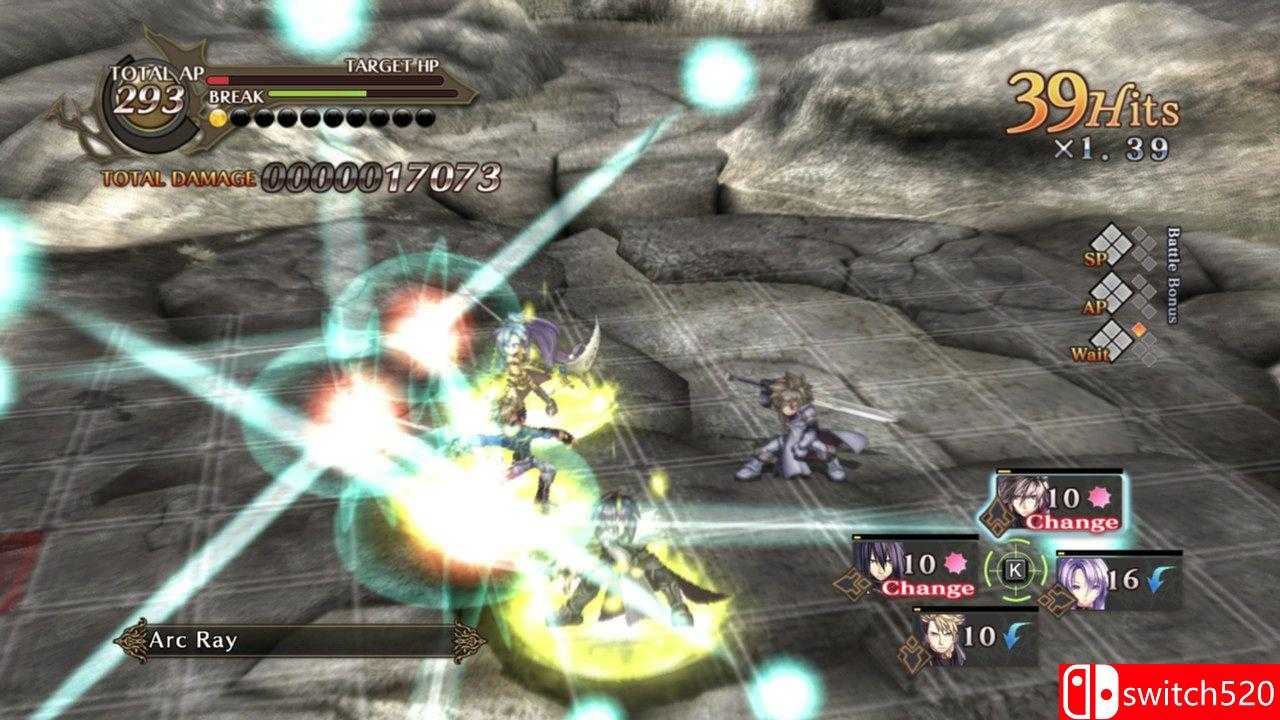1280x720 pixels.
Task: Click the green Break gauge bar
Action: pyautogui.click(x=317, y=93)
